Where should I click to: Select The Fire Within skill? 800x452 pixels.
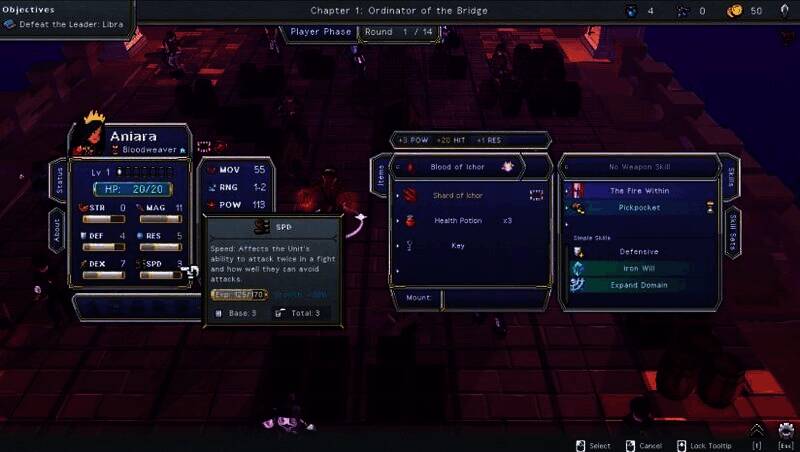point(639,190)
